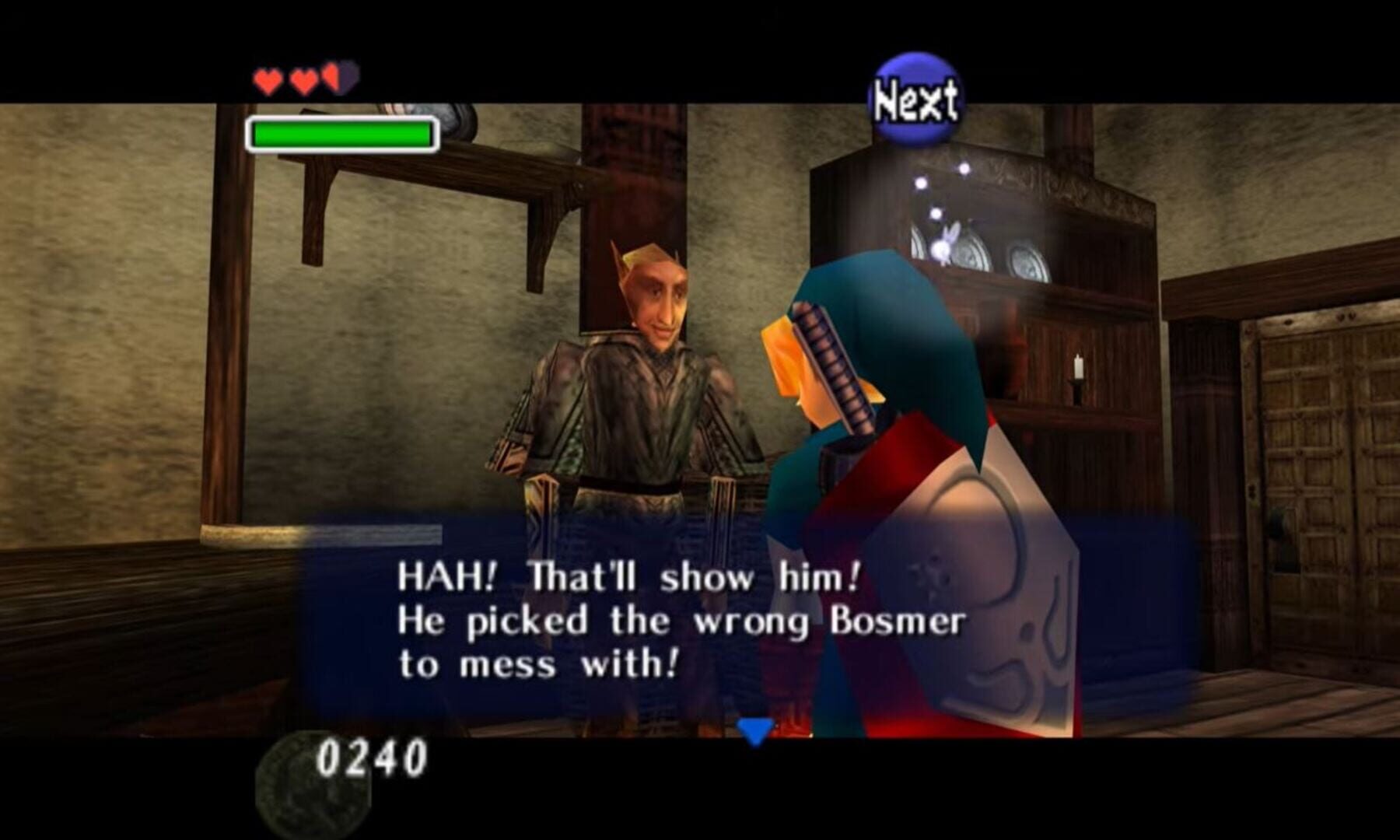Click the first full heart icon
Screen dimensions: 1400x840
point(268,80)
